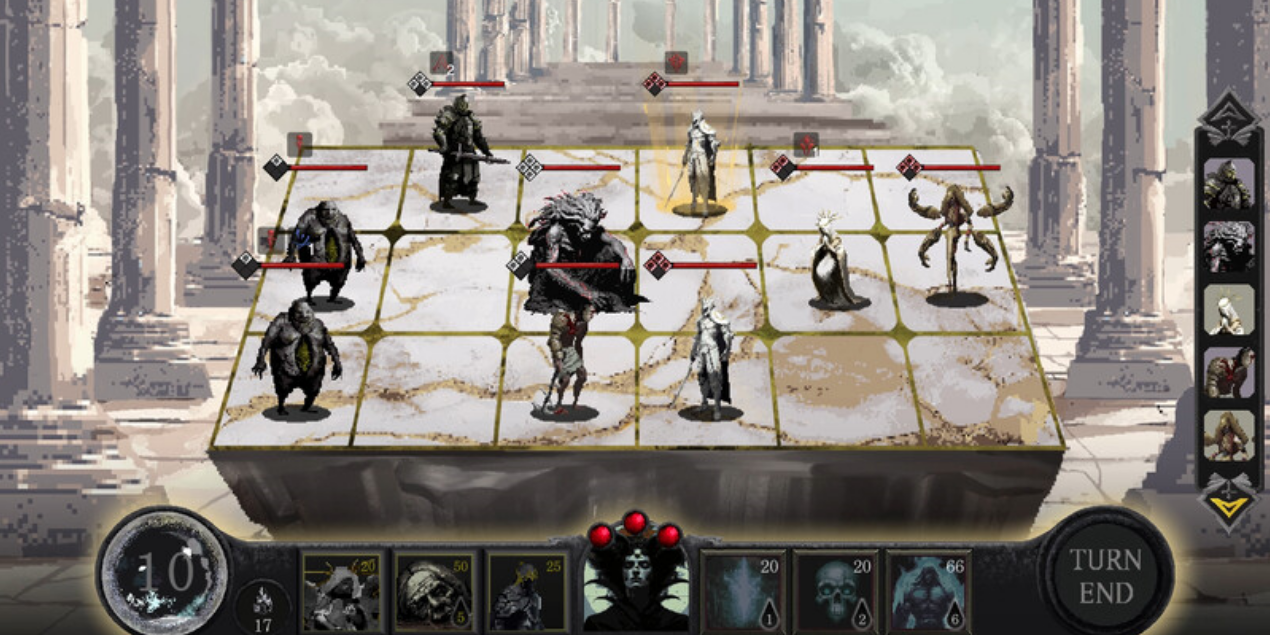The height and width of the screenshot is (635, 1270).
Task: Select the hooded archer card costing 20
Action: click(340, 591)
